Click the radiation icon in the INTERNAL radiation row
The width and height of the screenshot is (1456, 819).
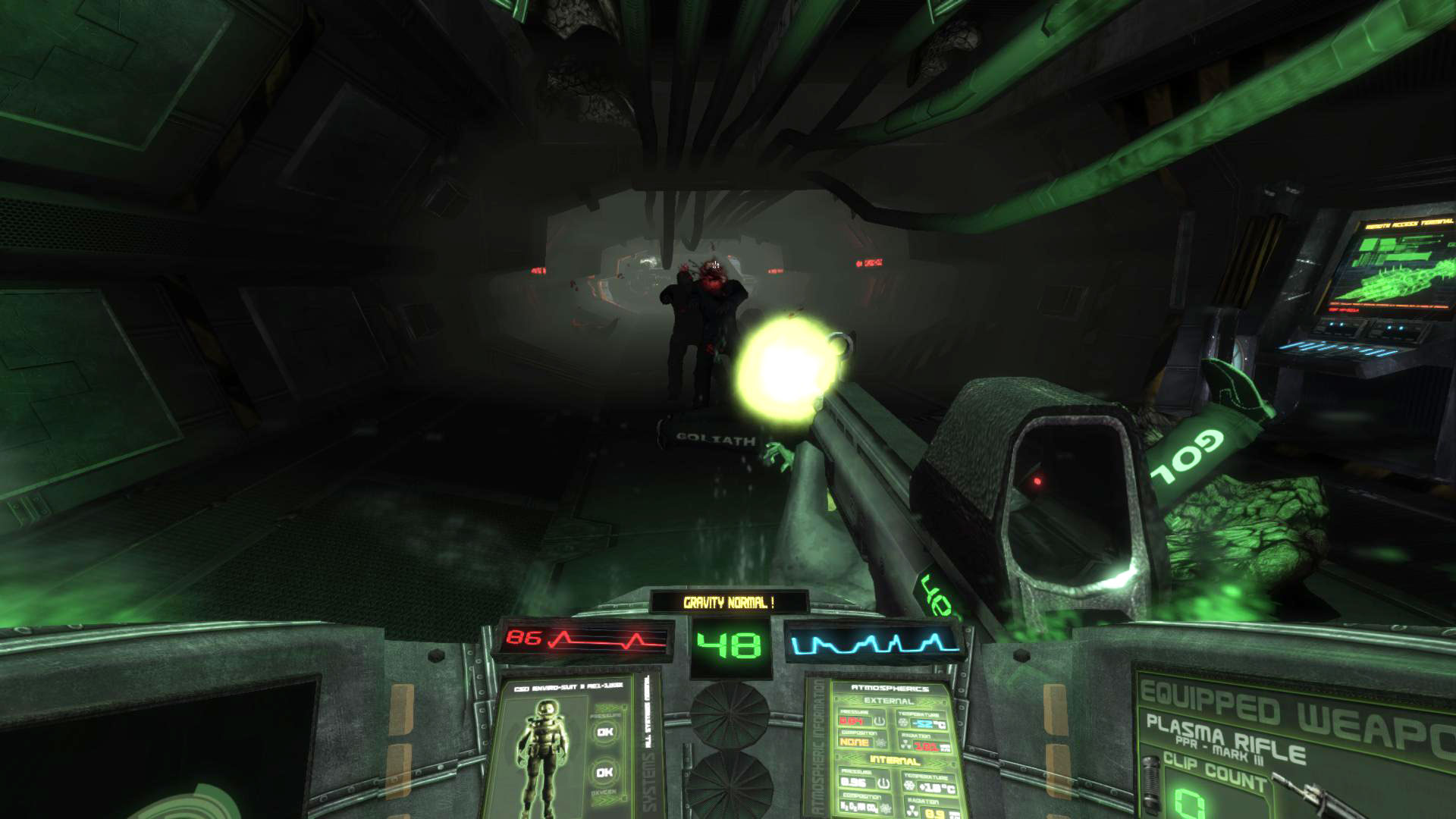click(912, 809)
